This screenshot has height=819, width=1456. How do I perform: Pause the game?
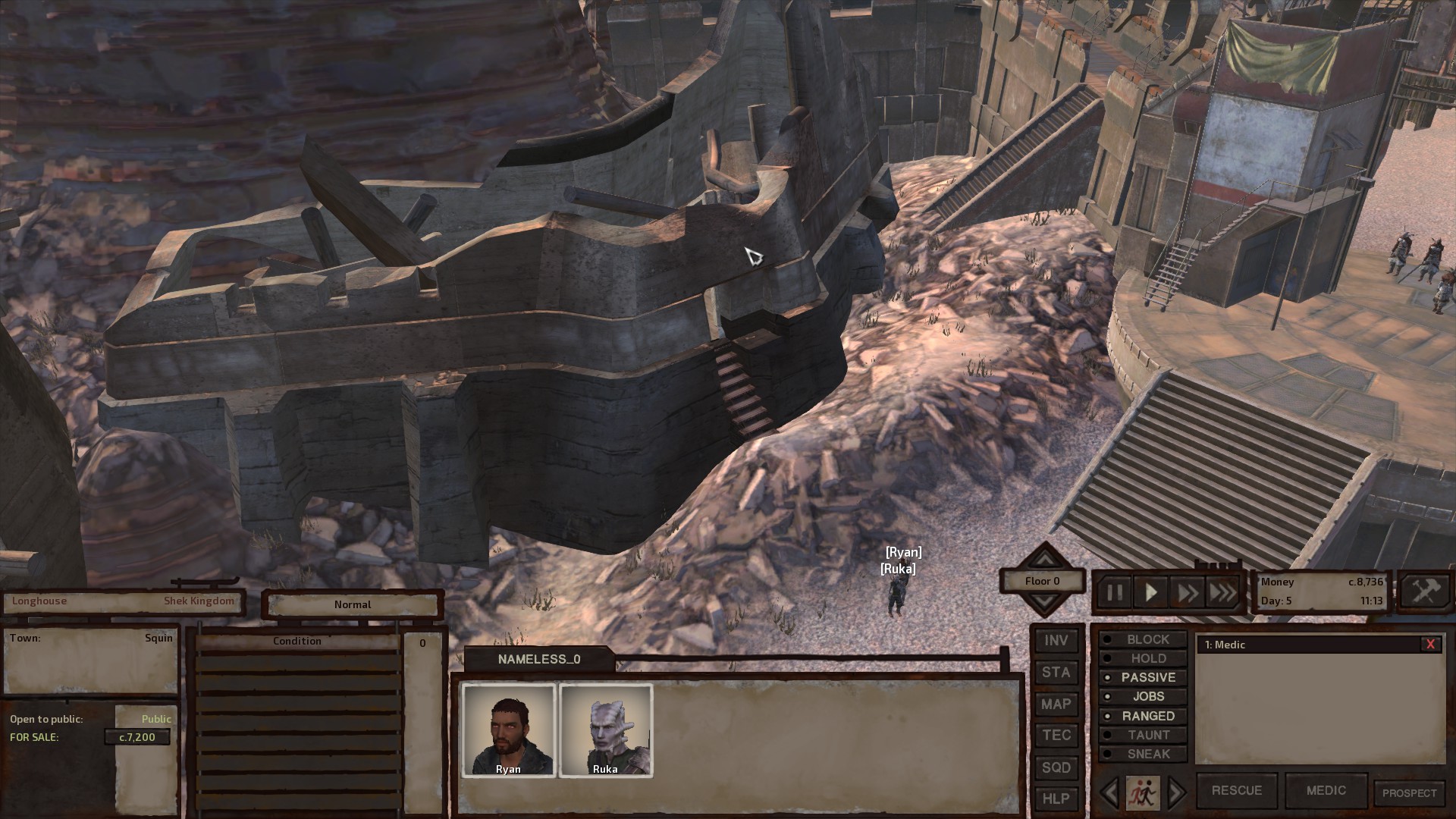1115,592
